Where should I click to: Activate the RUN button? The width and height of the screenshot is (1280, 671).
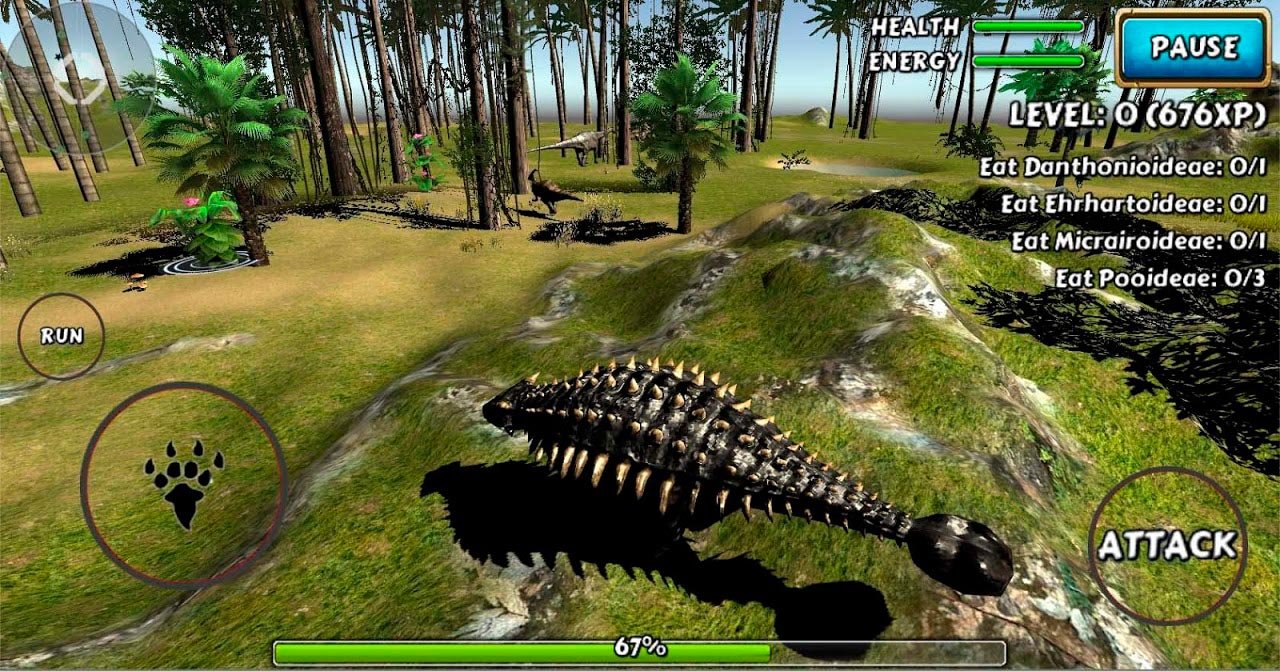tap(61, 336)
